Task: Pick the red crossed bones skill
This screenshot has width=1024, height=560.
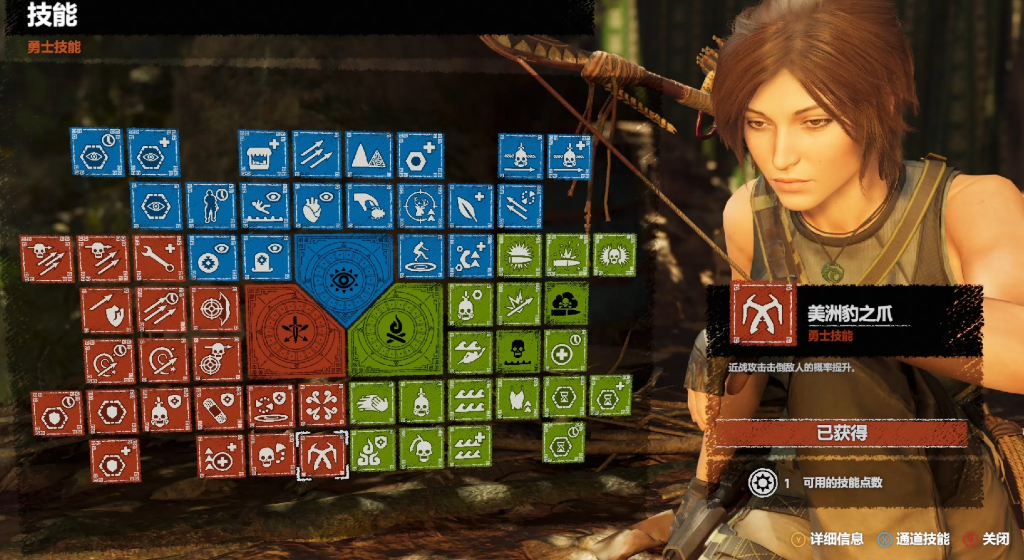Action: coord(322,405)
